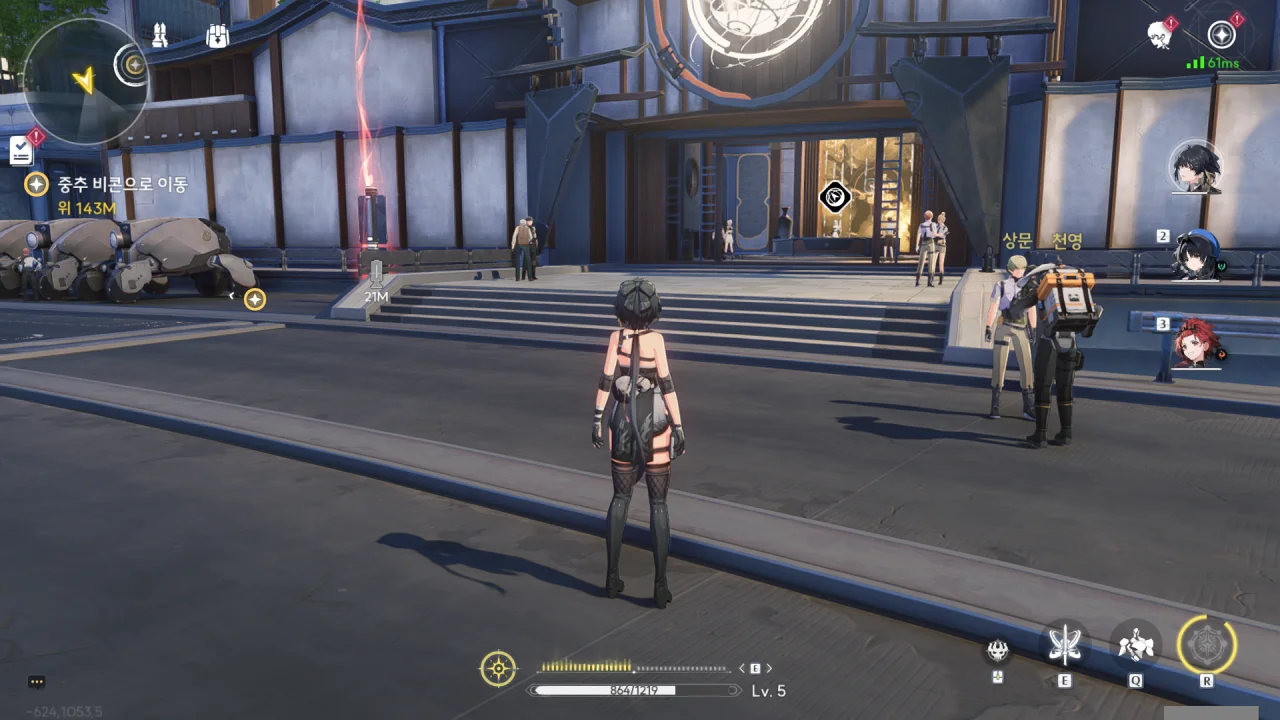The height and width of the screenshot is (720, 1280).
Task: Switch to party member 2 with blue hat
Action: 1197,255
